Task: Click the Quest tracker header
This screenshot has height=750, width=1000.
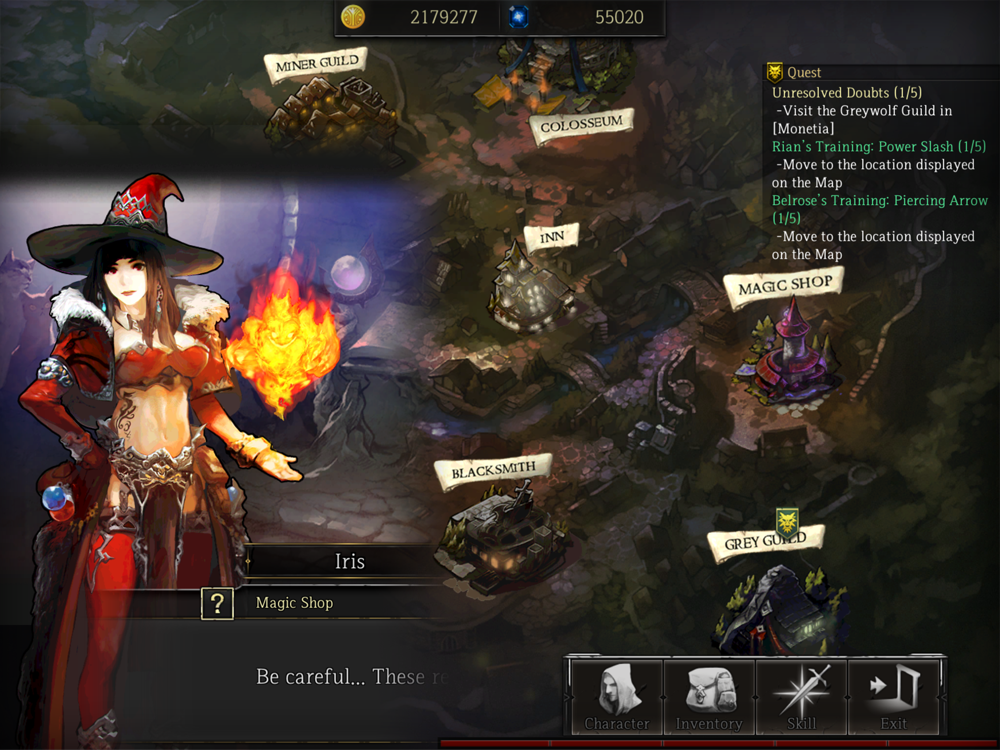Action: (x=803, y=72)
